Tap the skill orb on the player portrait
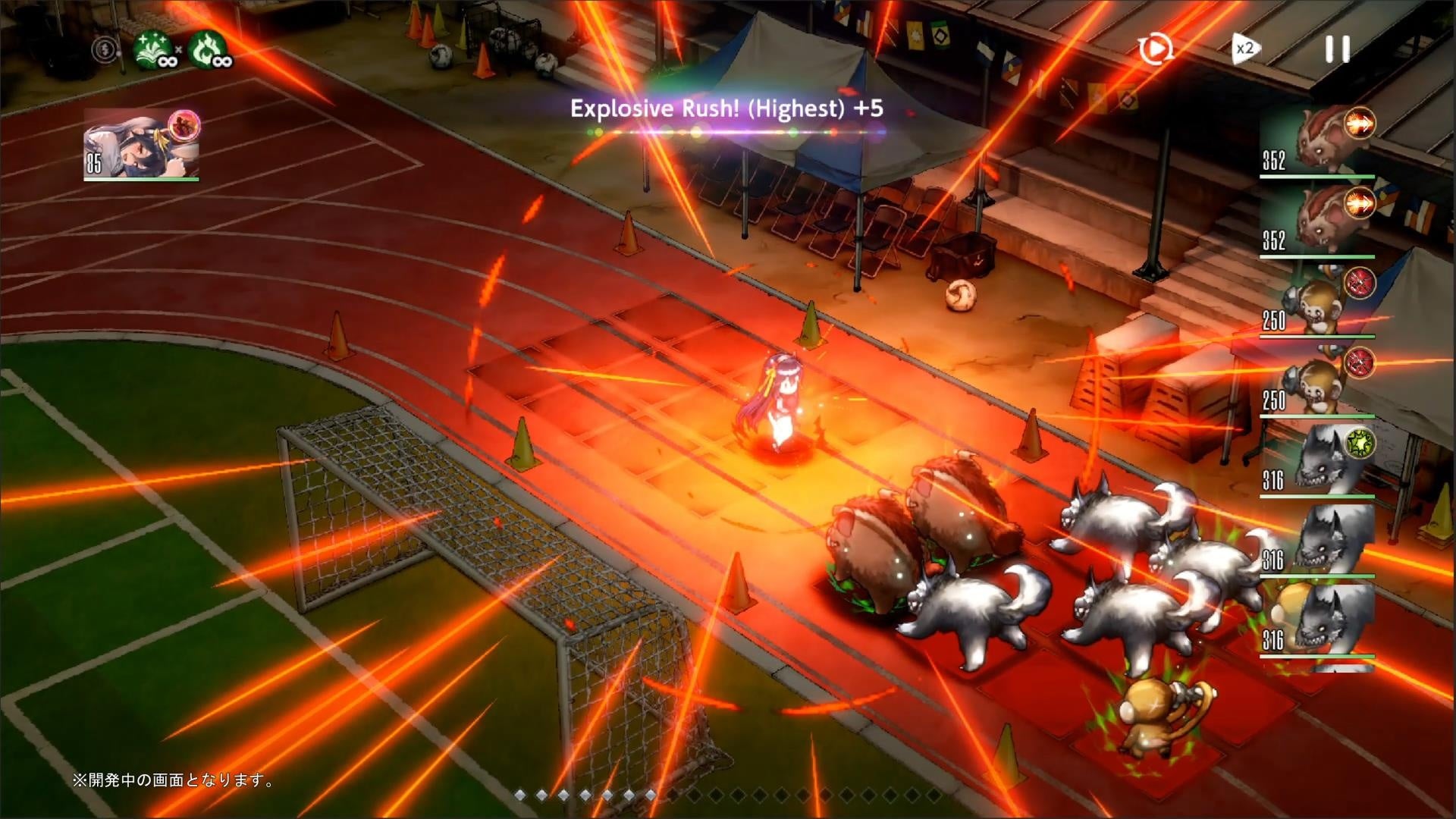This screenshot has height=819, width=1456. [184, 124]
